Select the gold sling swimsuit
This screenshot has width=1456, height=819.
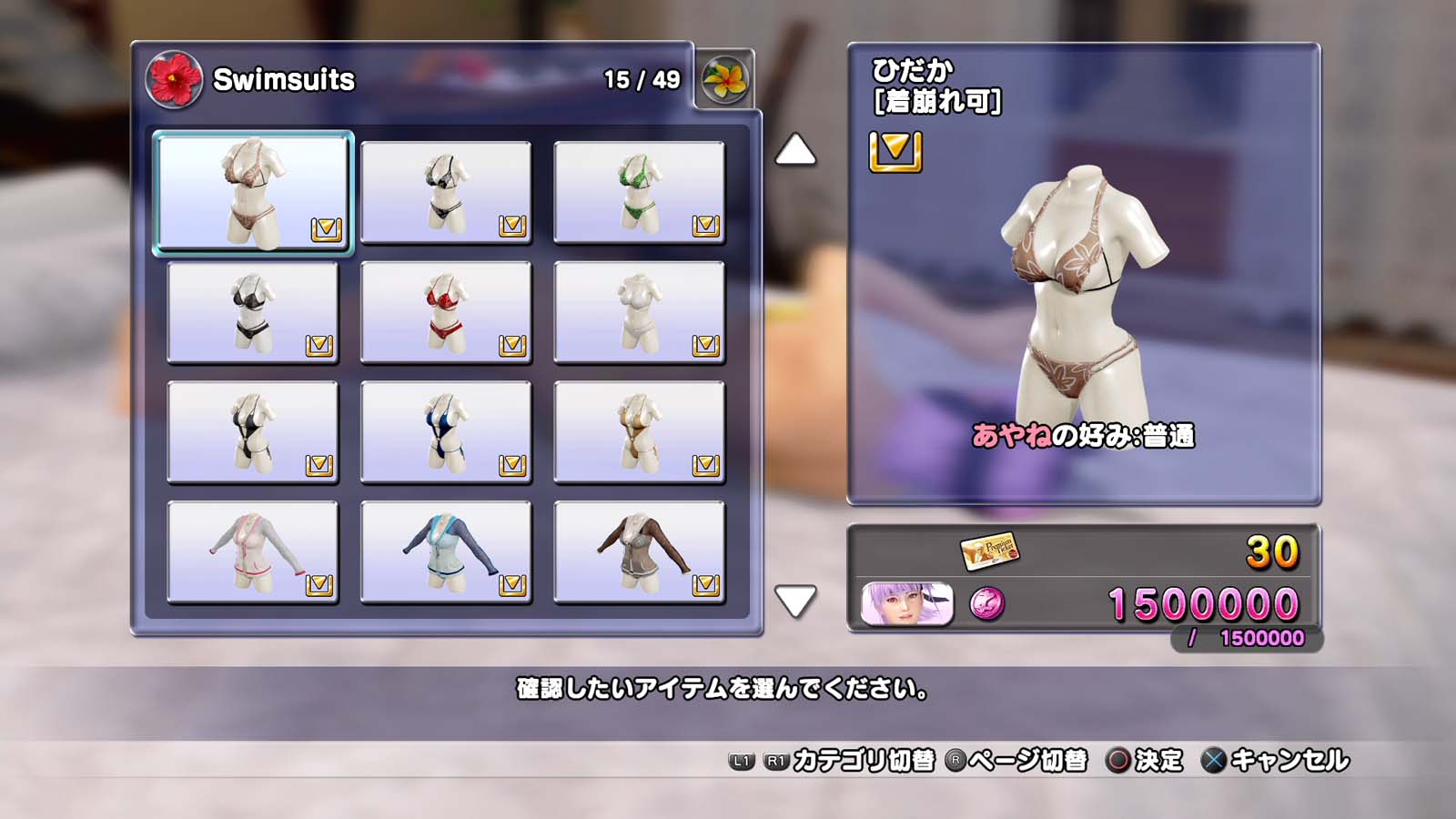[x=639, y=432]
